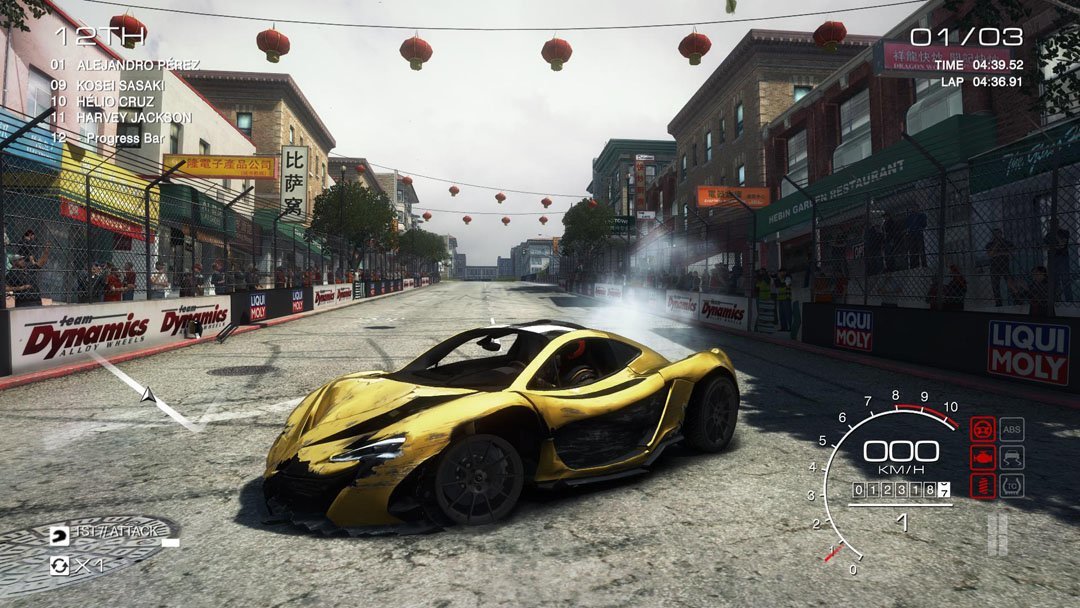1080x608 pixels.
Task: Toggle the TC traction control icon
Action: [1011, 486]
